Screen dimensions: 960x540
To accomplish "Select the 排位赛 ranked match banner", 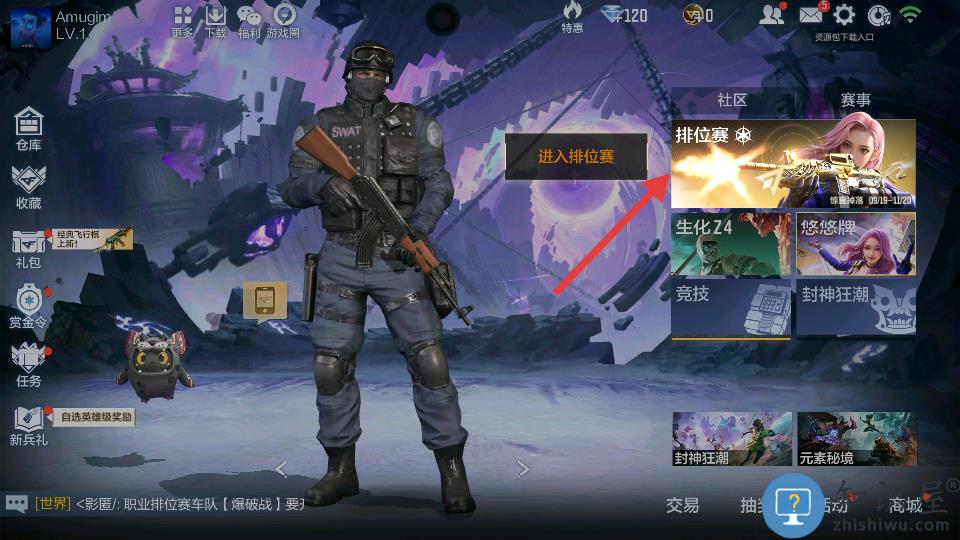I will (x=793, y=163).
